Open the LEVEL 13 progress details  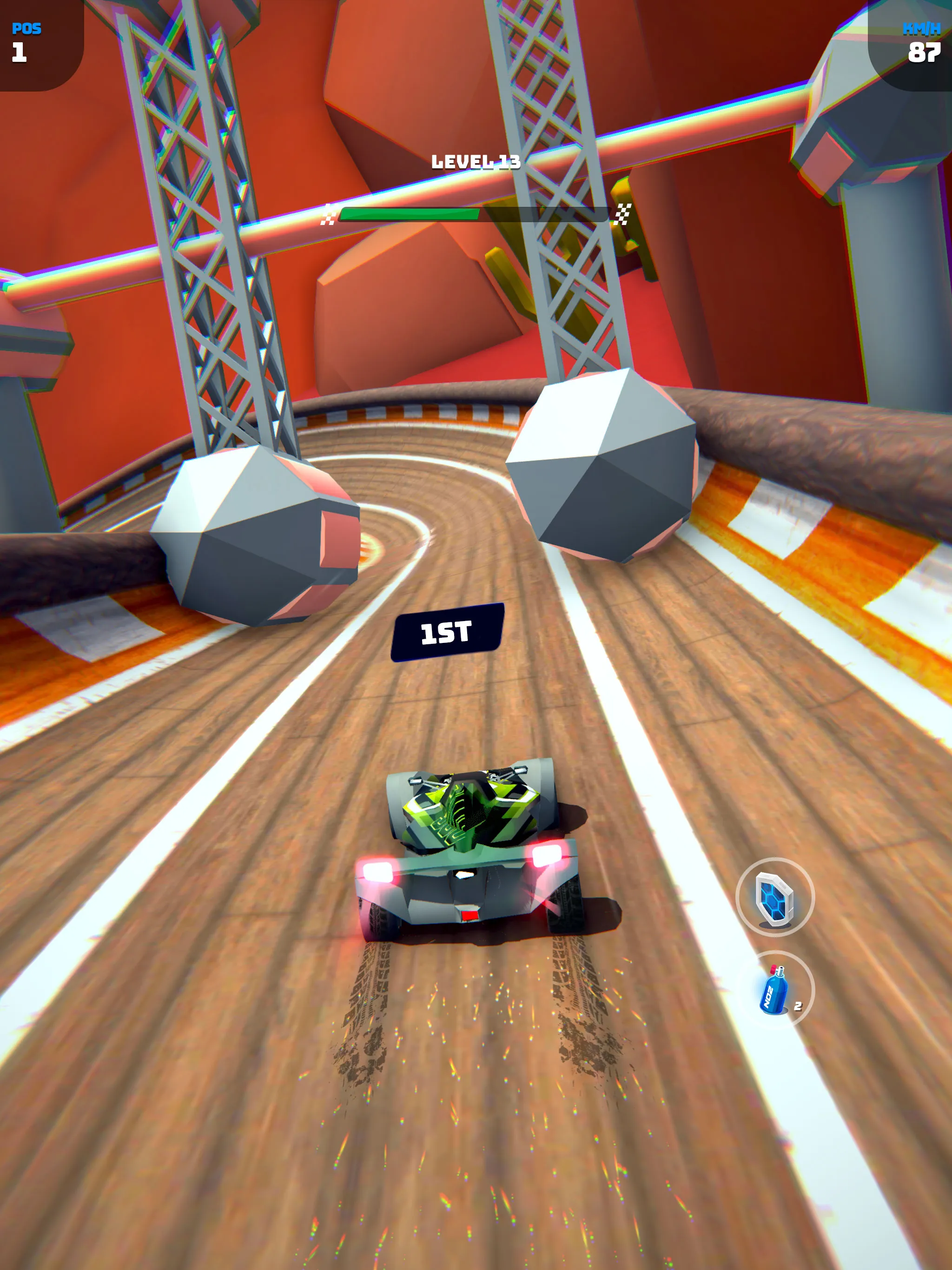476,162
